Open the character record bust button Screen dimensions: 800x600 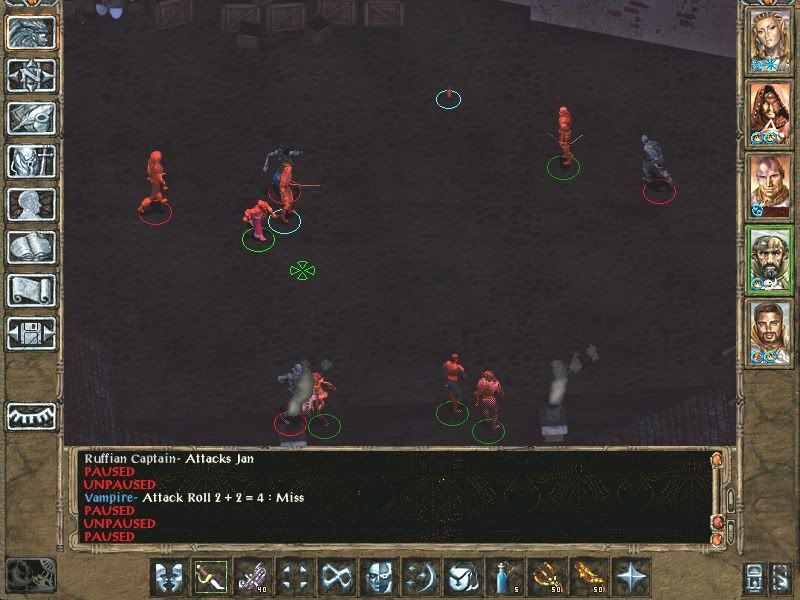tap(31, 205)
